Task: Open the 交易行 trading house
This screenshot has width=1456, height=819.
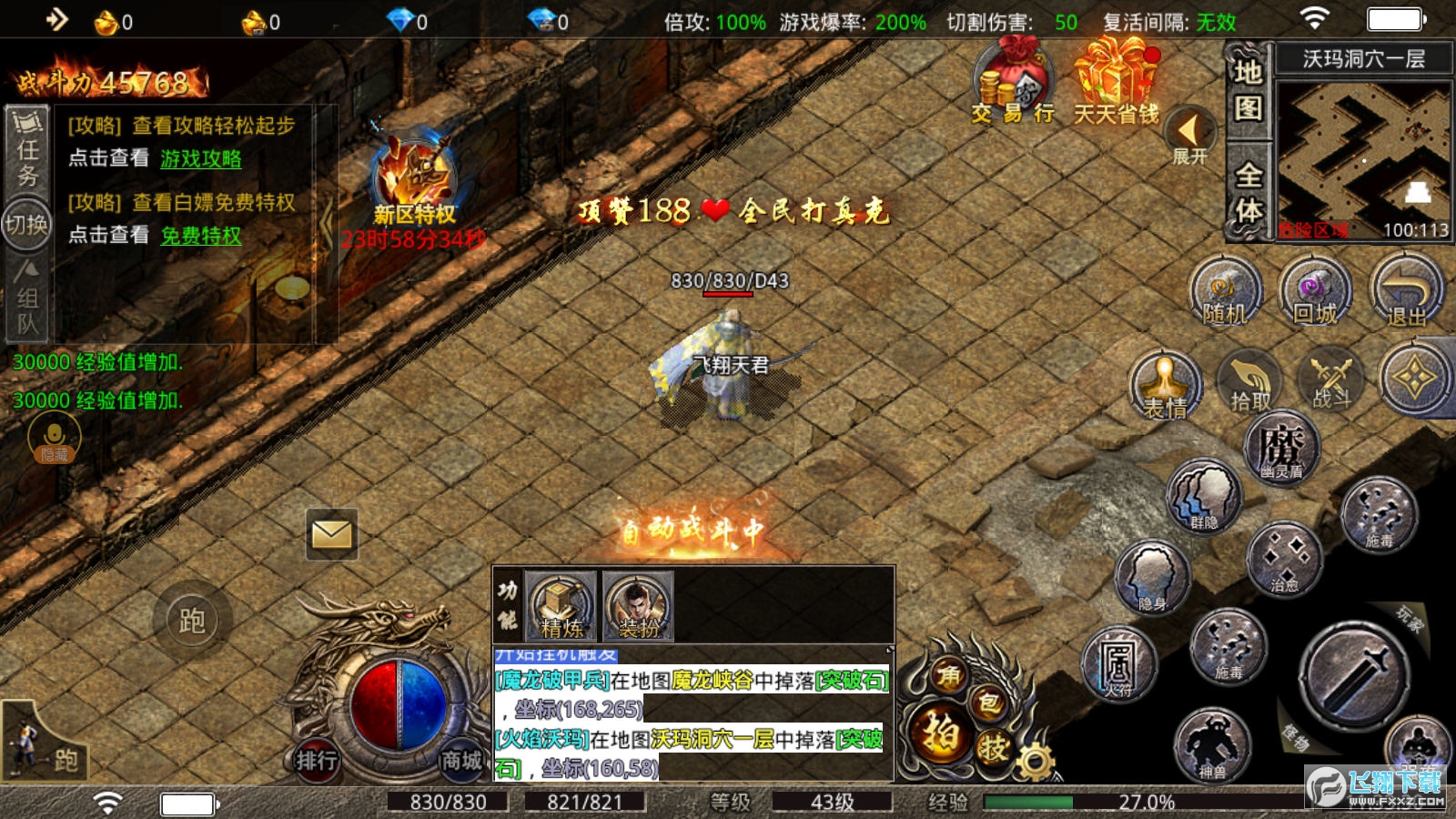Action: pyautogui.click(x=1013, y=86)
